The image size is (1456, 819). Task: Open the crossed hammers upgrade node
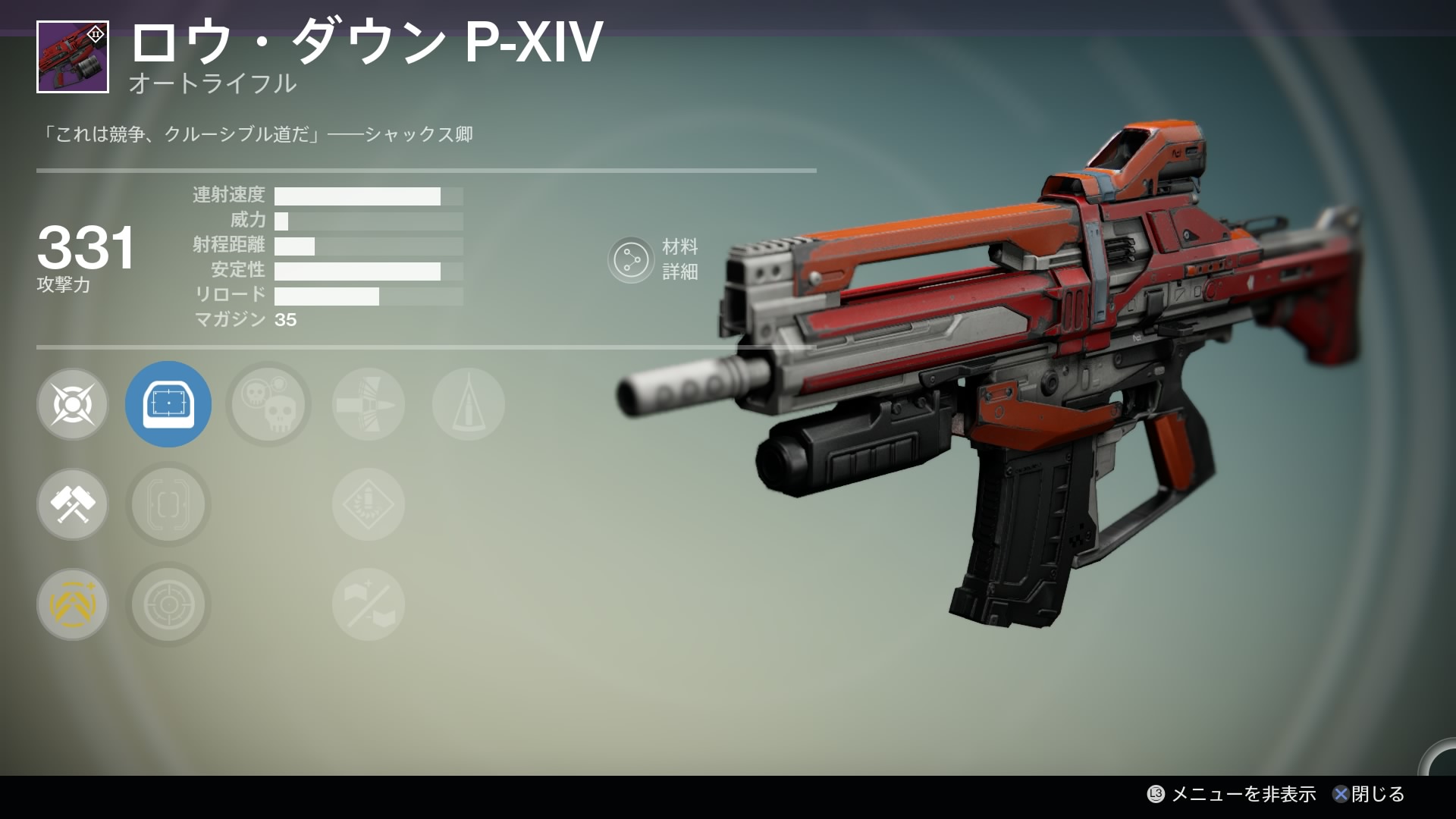point(73,504)
